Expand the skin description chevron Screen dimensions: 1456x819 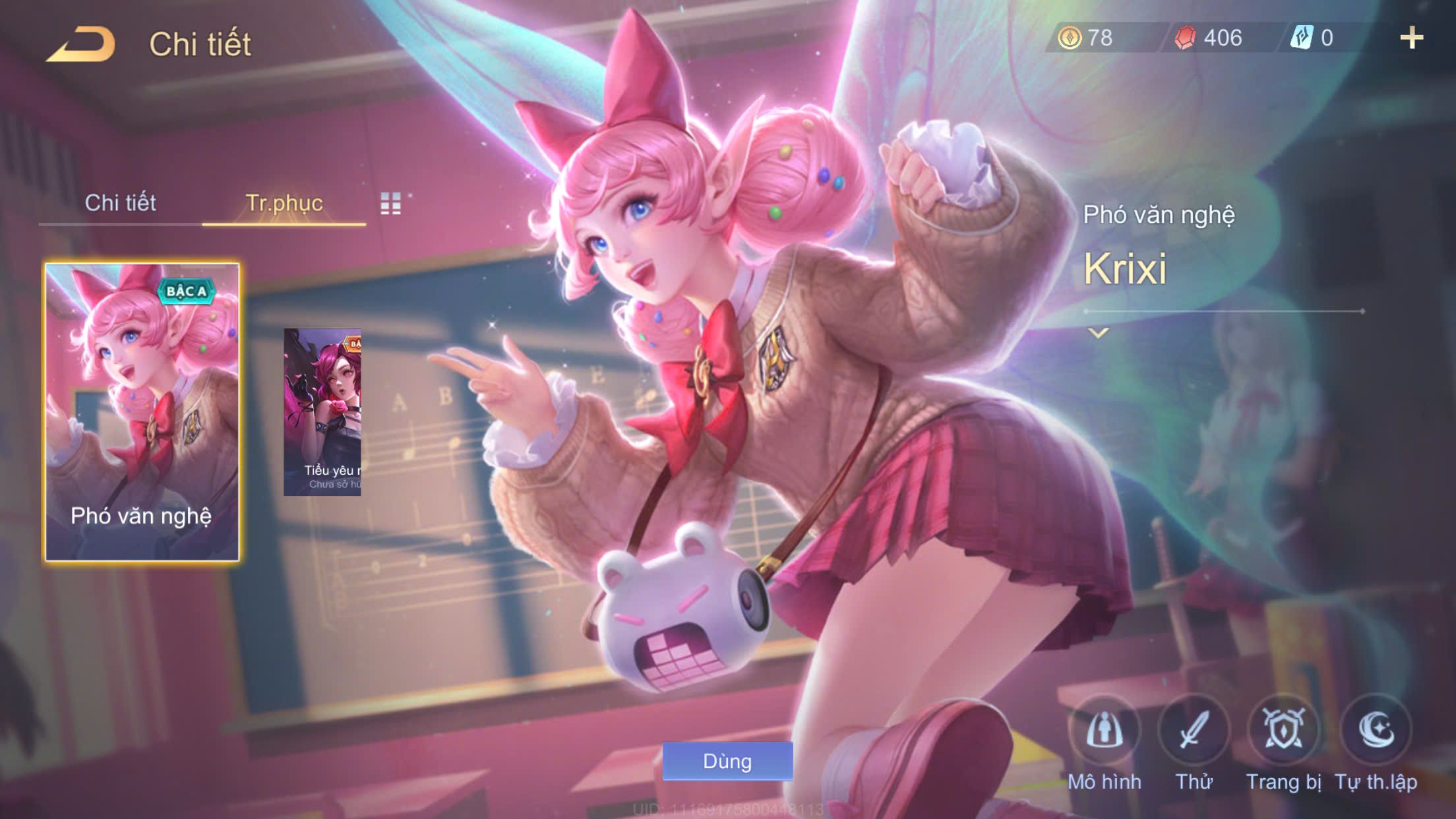1098,333
